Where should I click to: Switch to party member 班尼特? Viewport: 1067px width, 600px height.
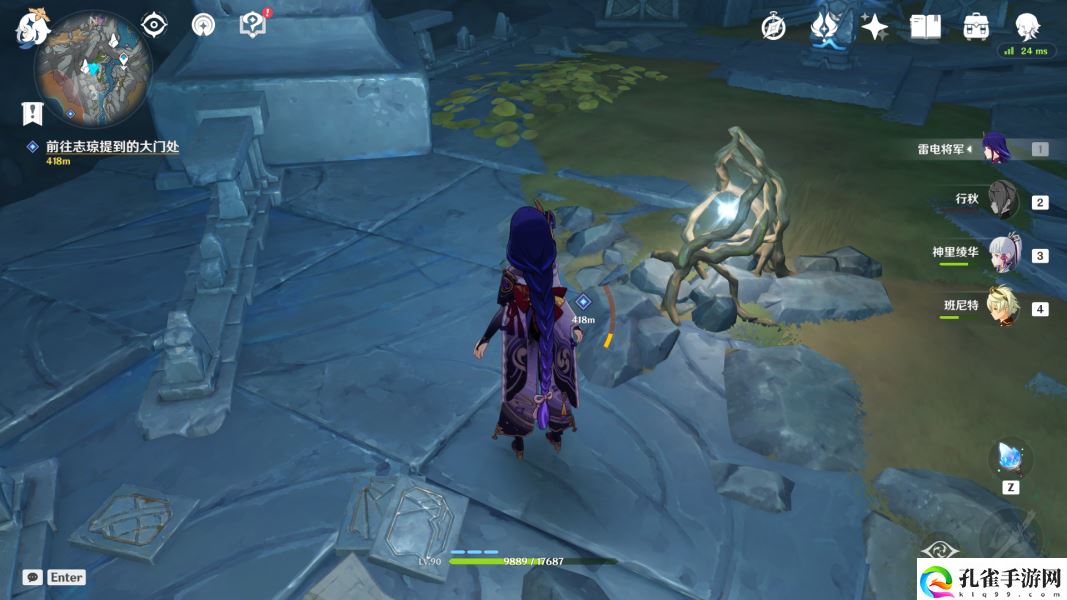[x=1001, y=306]
